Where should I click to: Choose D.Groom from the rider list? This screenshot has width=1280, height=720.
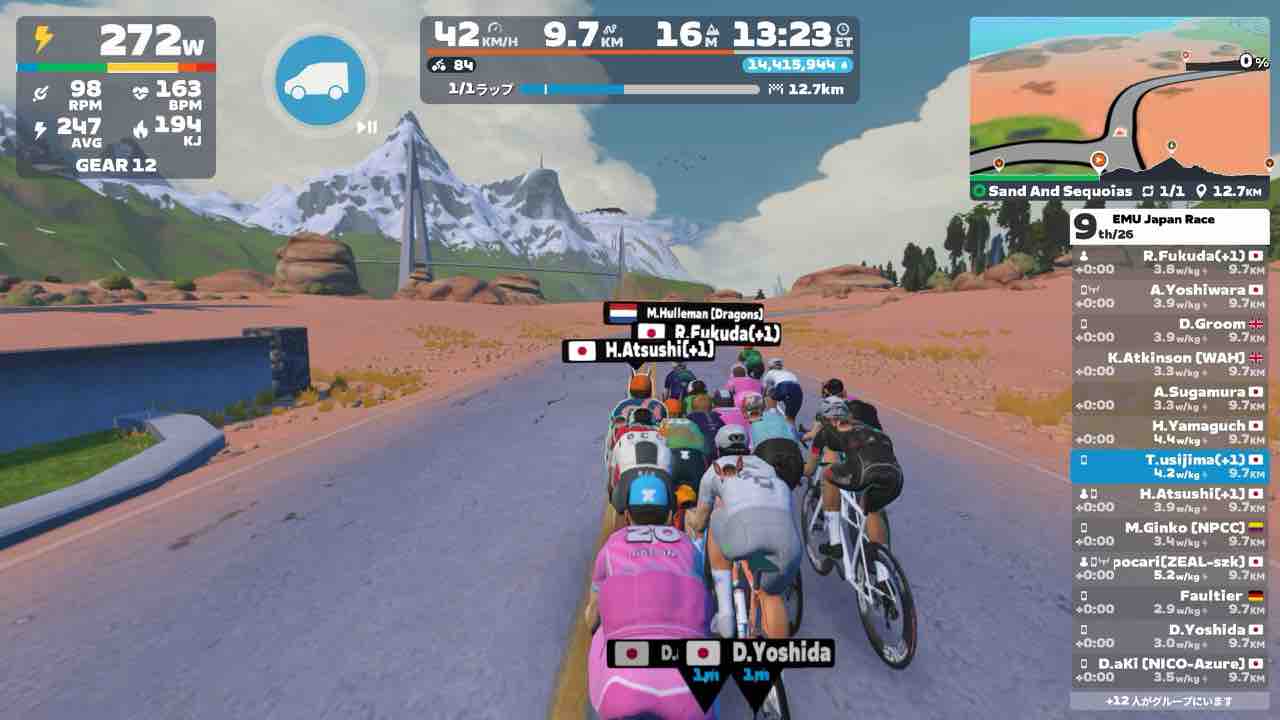(x=1169, y=330)
